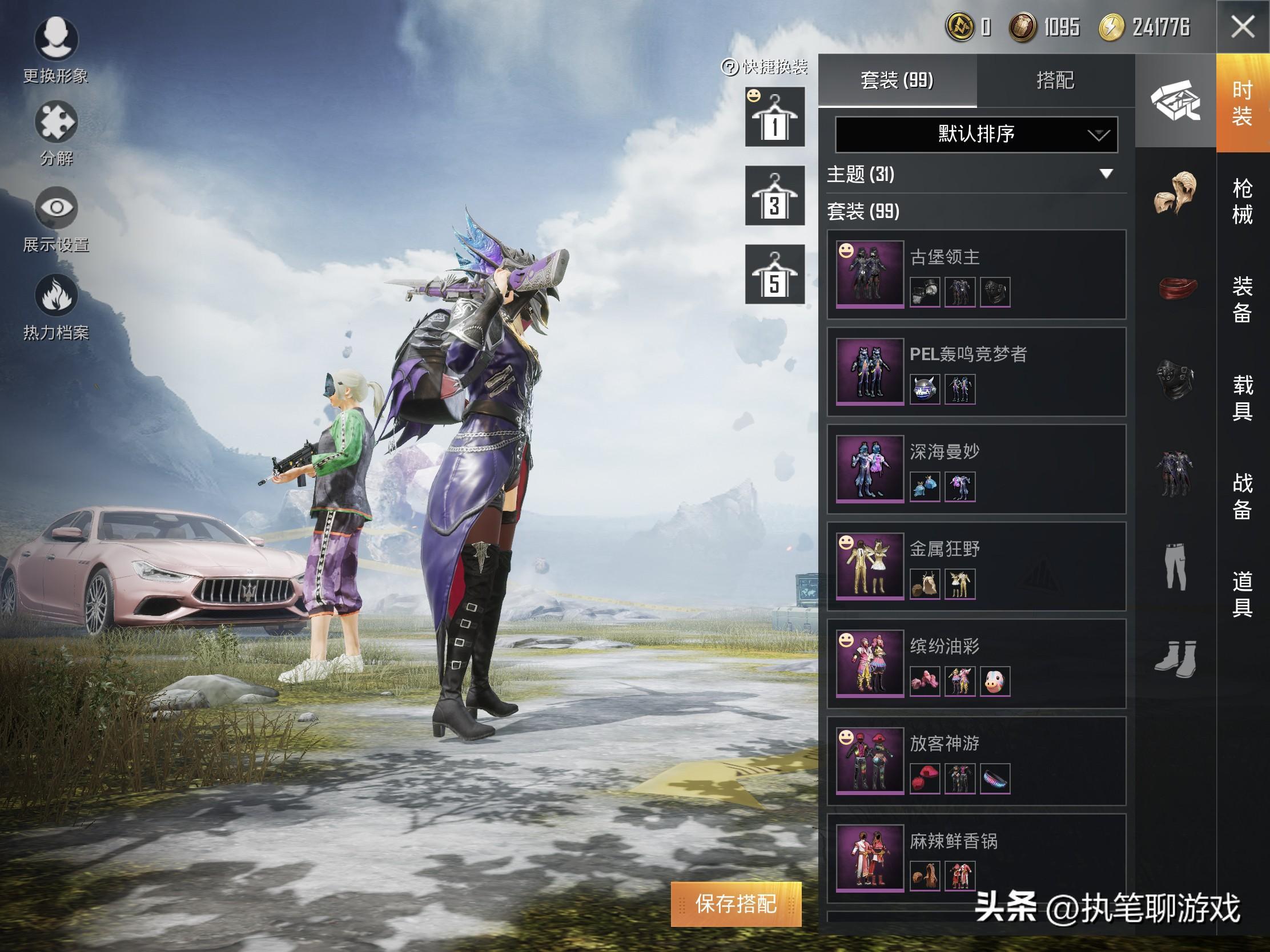
Task: Select the pants clothing filter icon
Action: click(x=1175, y=566)
